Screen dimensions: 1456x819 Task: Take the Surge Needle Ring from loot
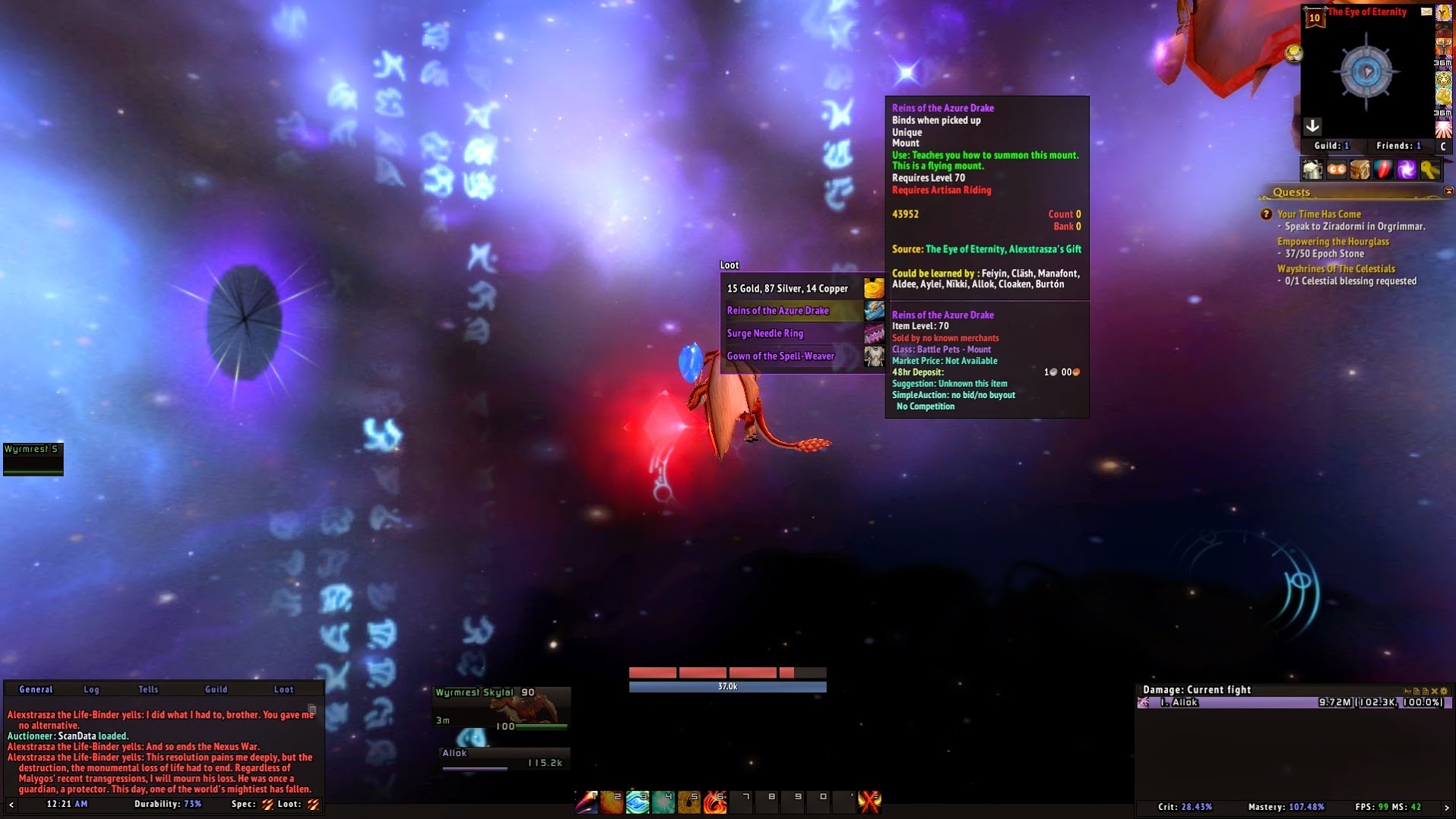coord(765,334)
